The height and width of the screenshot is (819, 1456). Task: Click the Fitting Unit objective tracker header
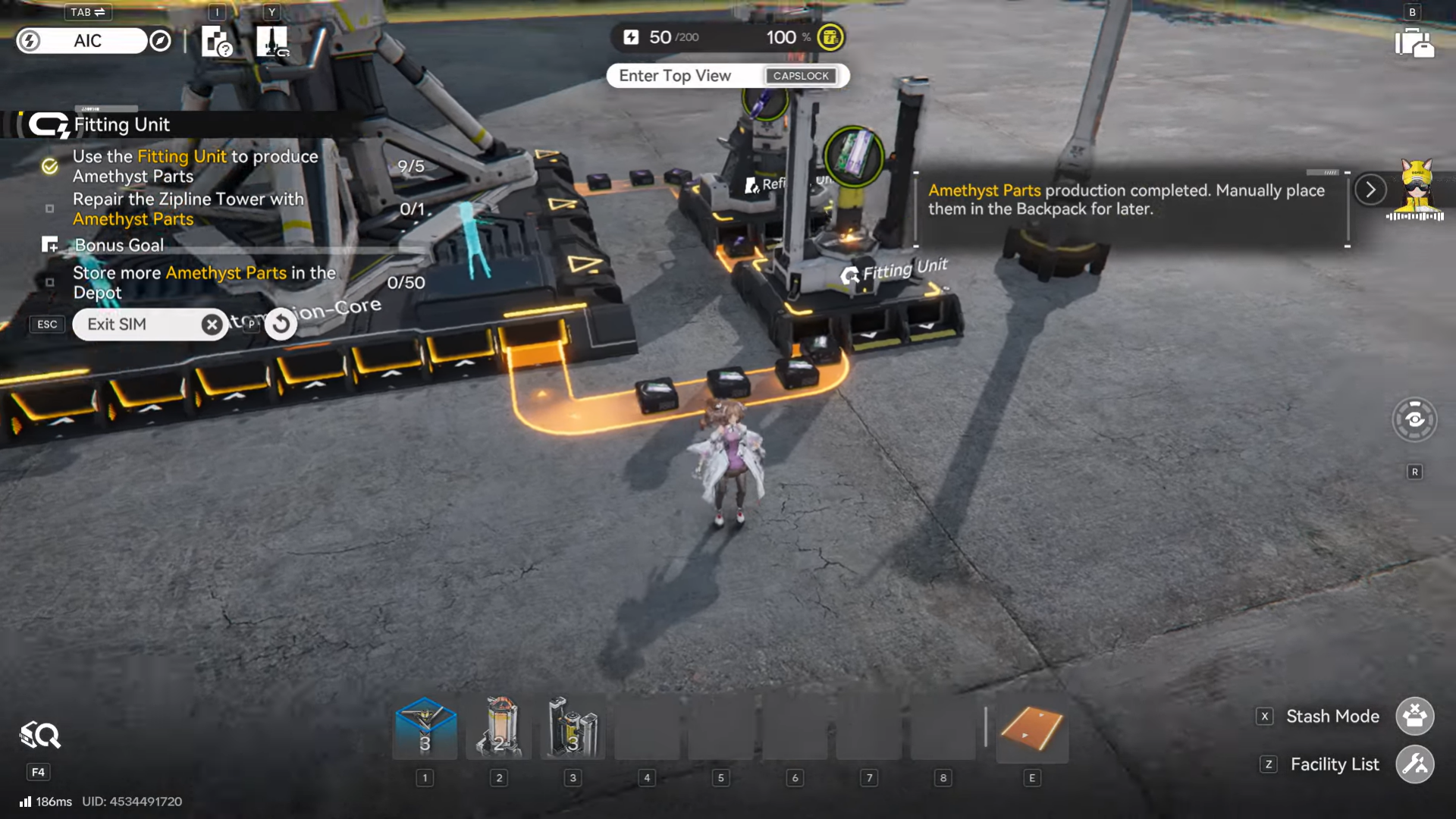121,125
